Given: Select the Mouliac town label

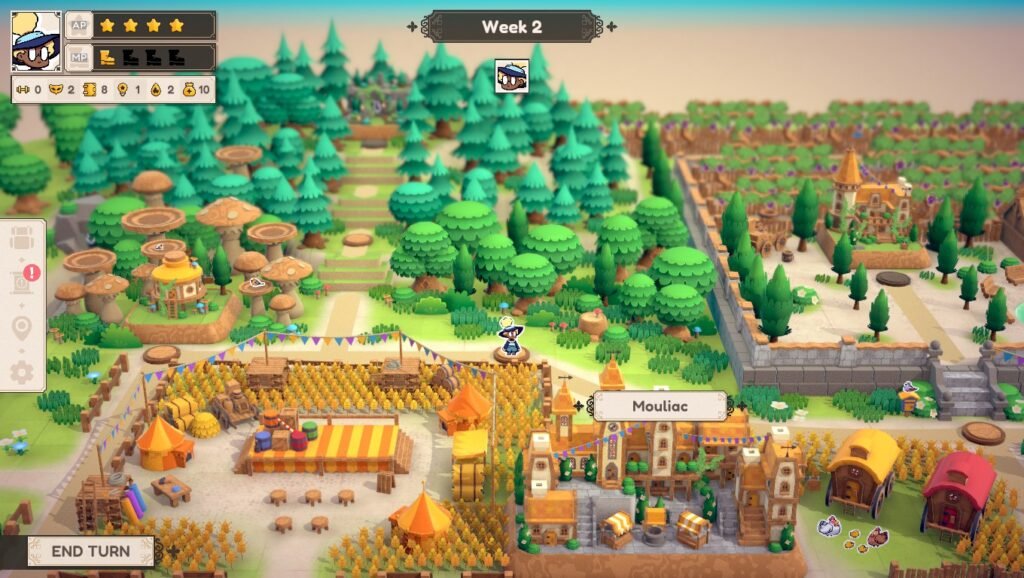Looking at the screenshot, I should click(660, 407).
